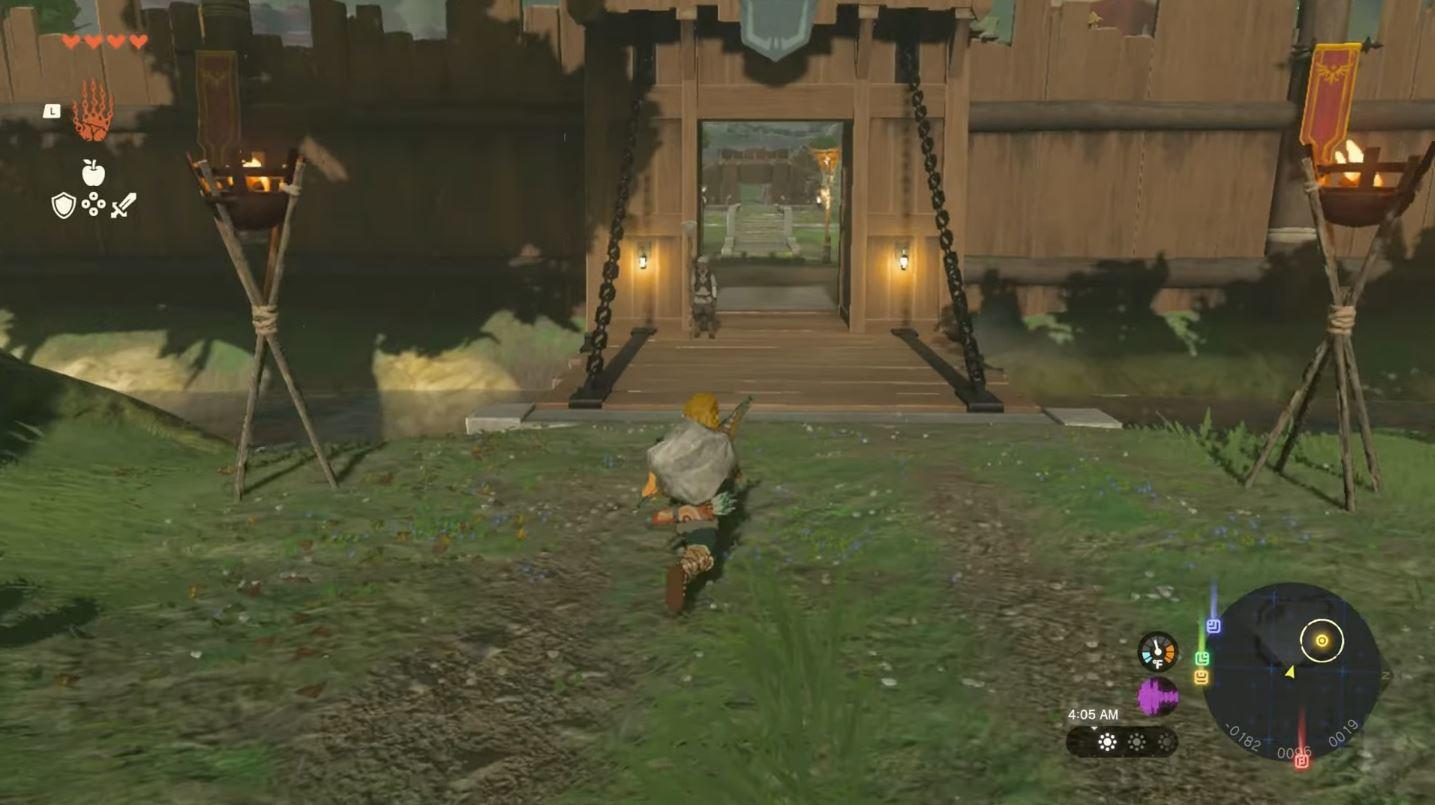Click the L button prompt next to the ability

[x=52, y=110]
